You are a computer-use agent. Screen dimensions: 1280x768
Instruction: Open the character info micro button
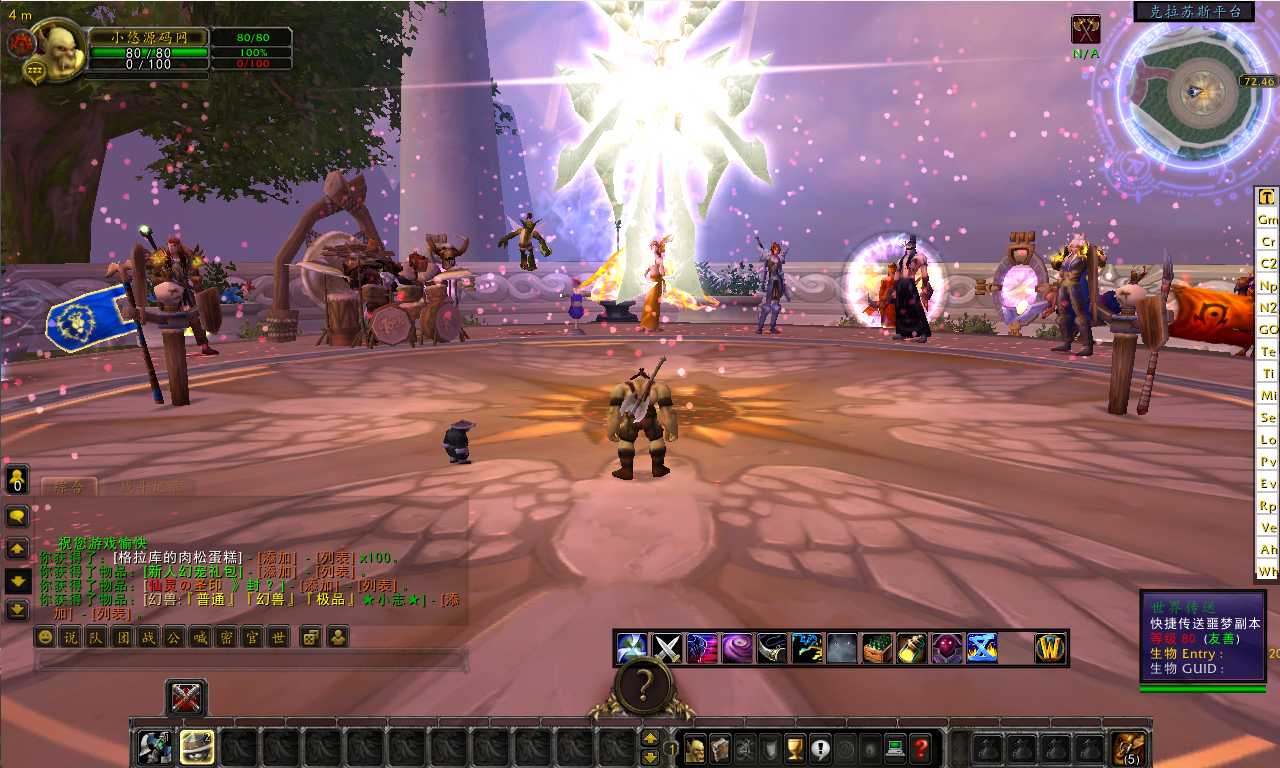[694, 747]
